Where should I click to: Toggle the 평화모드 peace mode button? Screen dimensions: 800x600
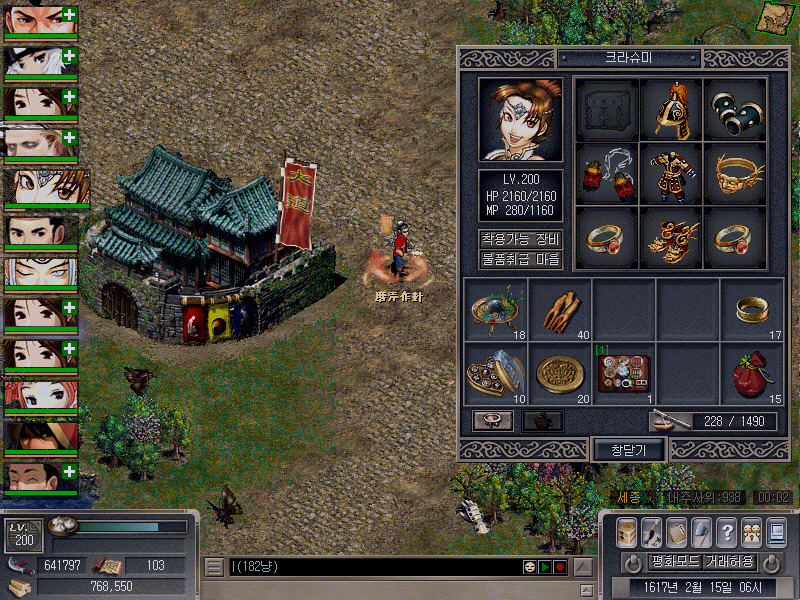672,562
